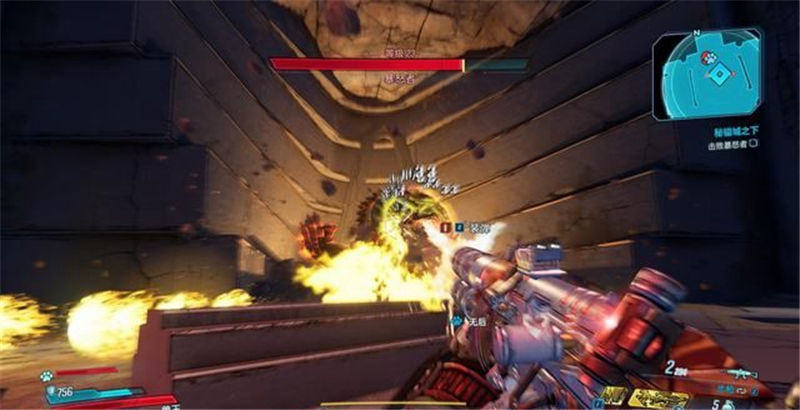Click the pet paw print icon
The image size is (800, 410).
[x=47, y=376]
